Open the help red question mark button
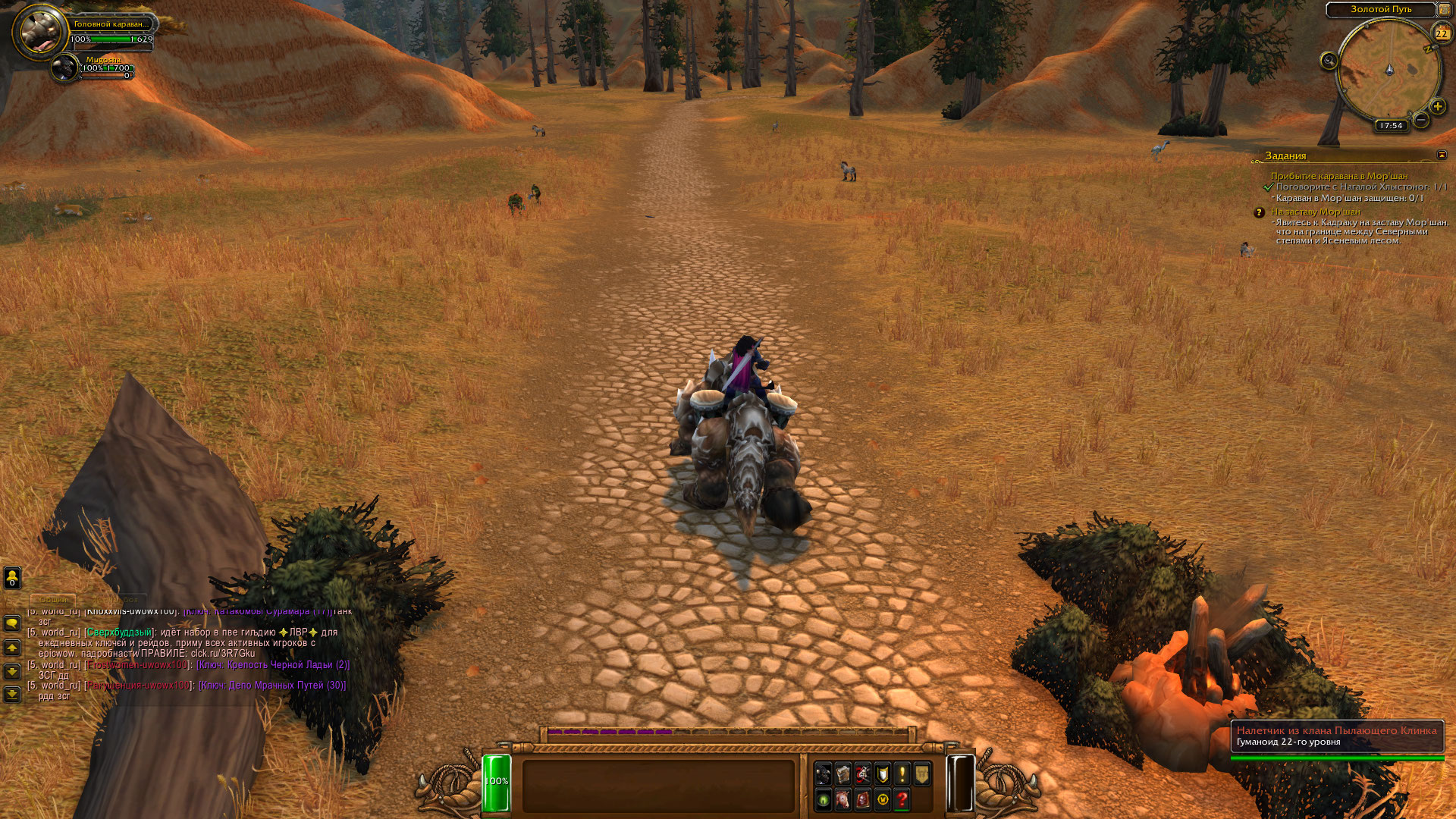 pos(902,799)
